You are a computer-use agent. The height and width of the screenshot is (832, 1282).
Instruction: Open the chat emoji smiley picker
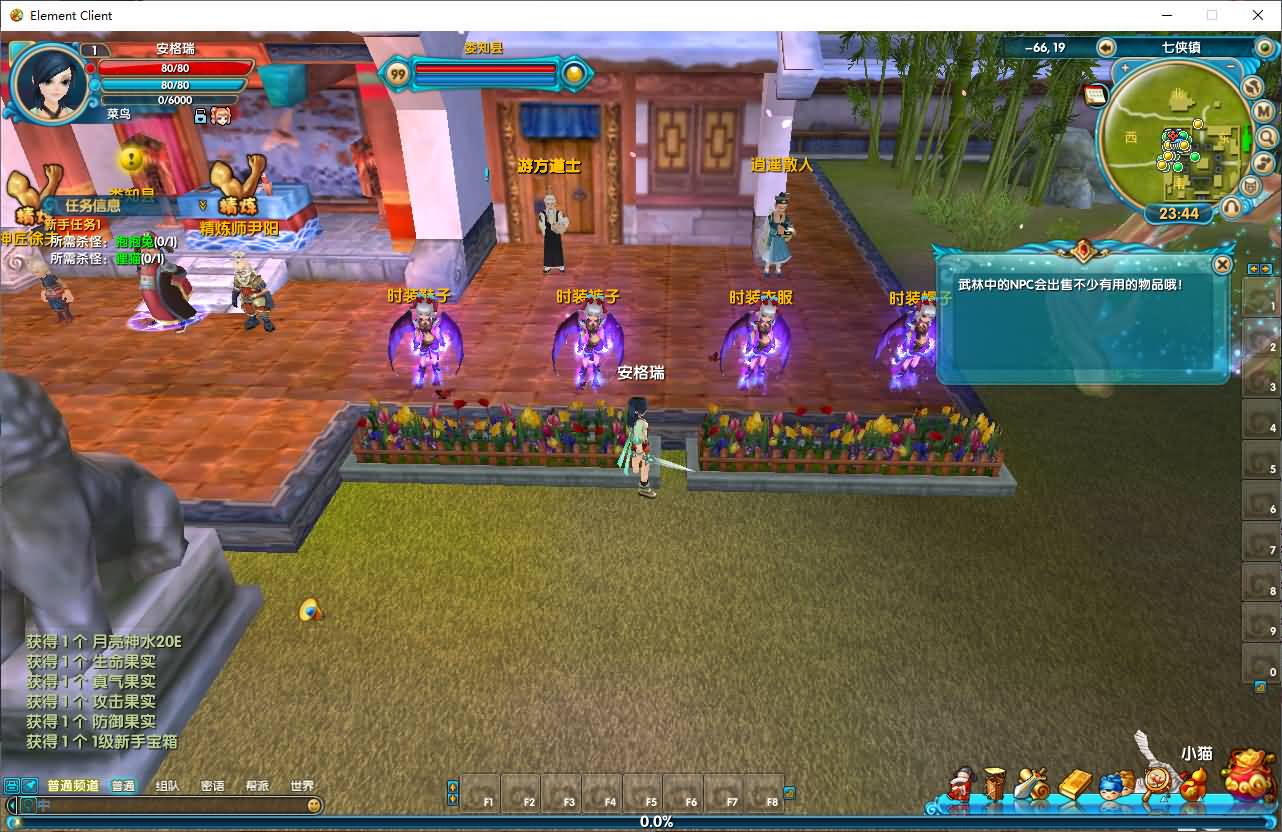click(x=314, y=805)
